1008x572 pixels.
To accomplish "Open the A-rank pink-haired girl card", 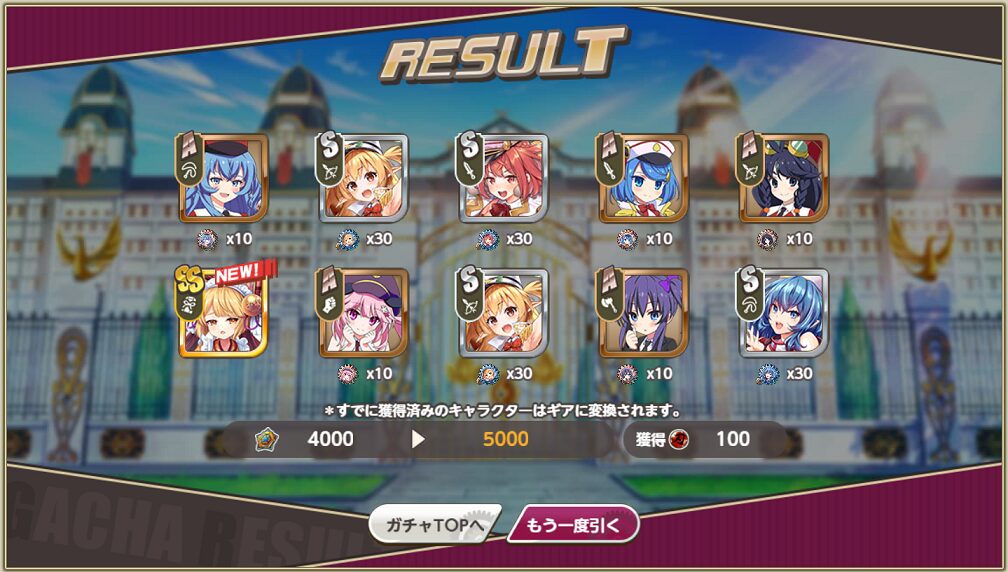I will 363,312.
